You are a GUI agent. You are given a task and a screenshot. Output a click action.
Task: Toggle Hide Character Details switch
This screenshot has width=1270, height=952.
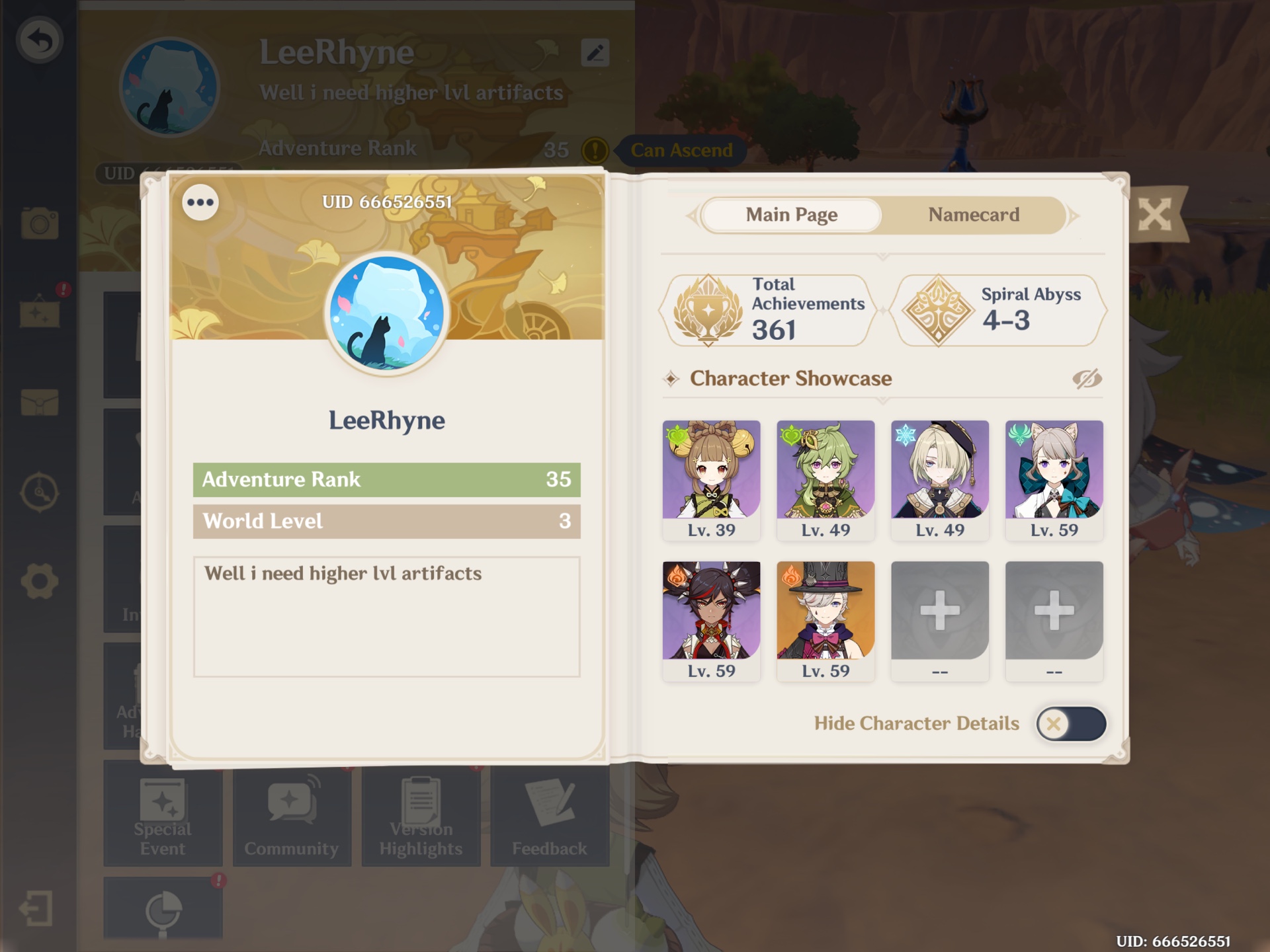point(1070,723)
